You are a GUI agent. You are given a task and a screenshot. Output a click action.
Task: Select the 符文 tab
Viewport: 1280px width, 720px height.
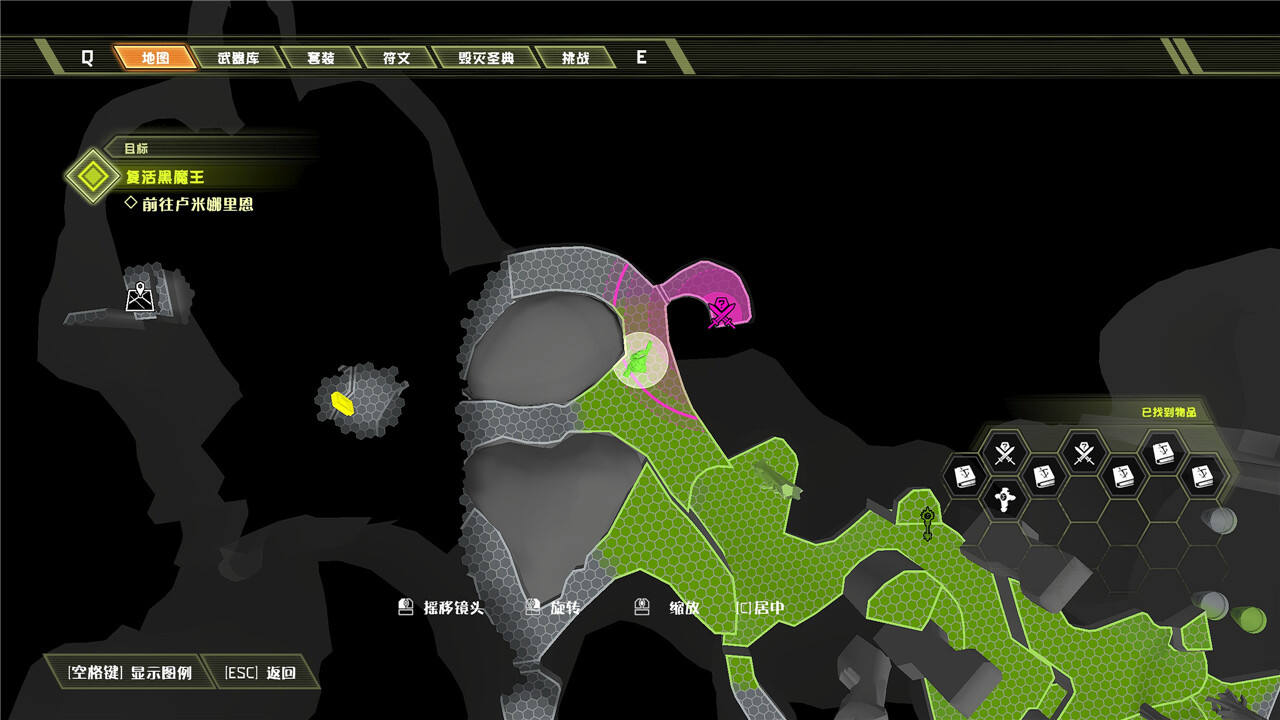(x=396, y=58)
